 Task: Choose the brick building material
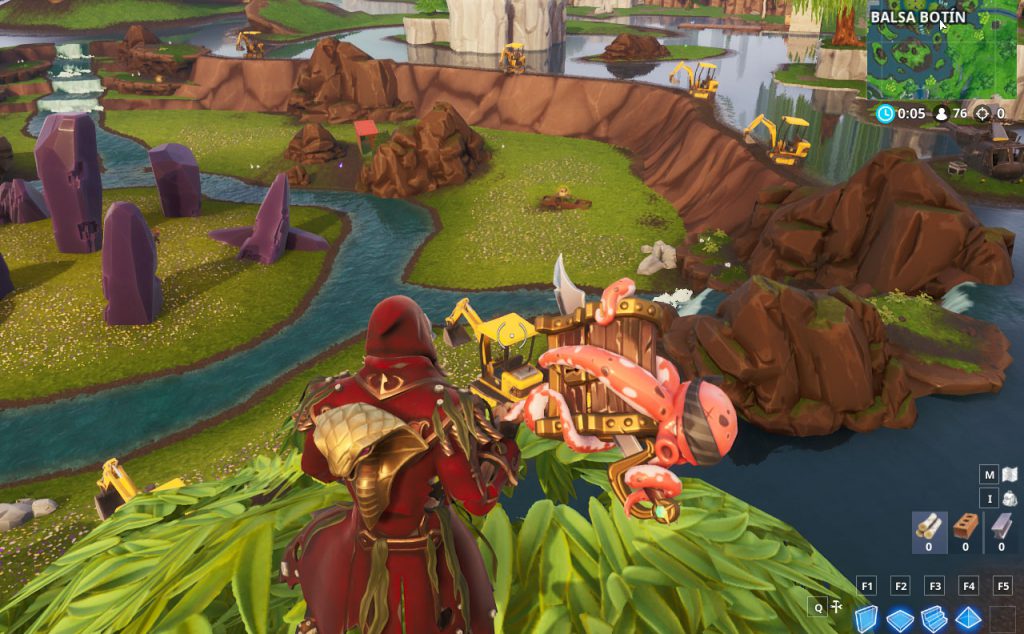click(965, 527)
